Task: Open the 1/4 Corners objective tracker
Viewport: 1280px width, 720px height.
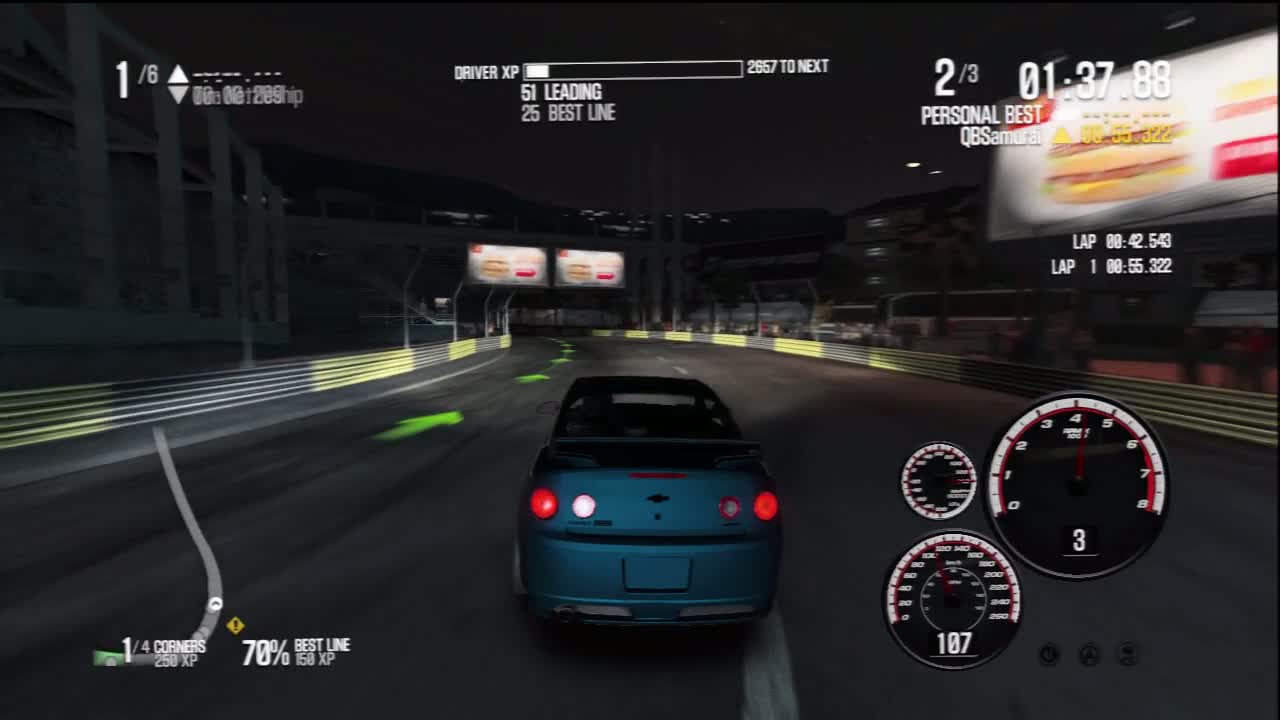Action: (163, 653)
